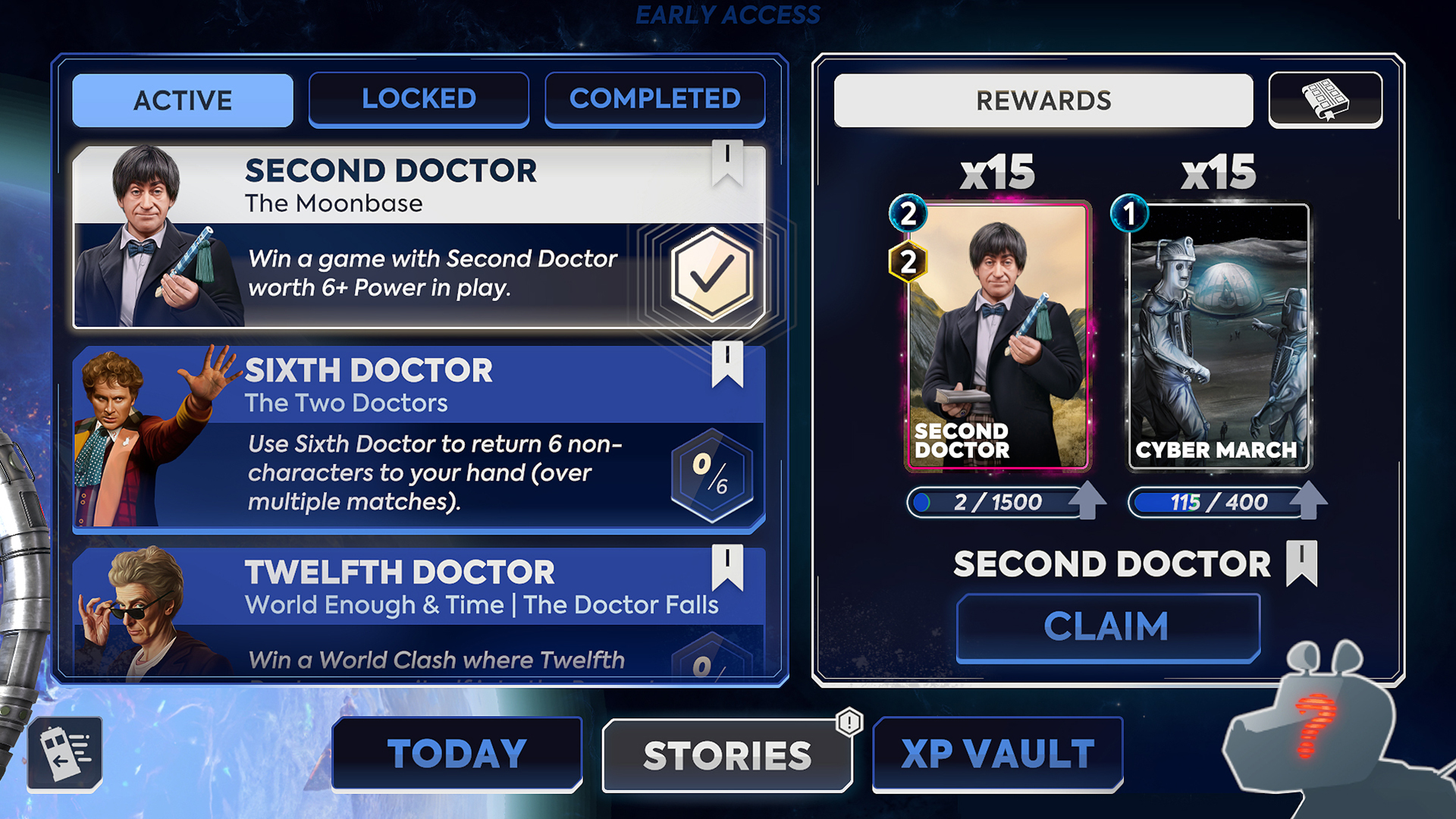
Task: Click the 0/6 progress hexagon on Sixth Doctor
Action: pos(711,475)
